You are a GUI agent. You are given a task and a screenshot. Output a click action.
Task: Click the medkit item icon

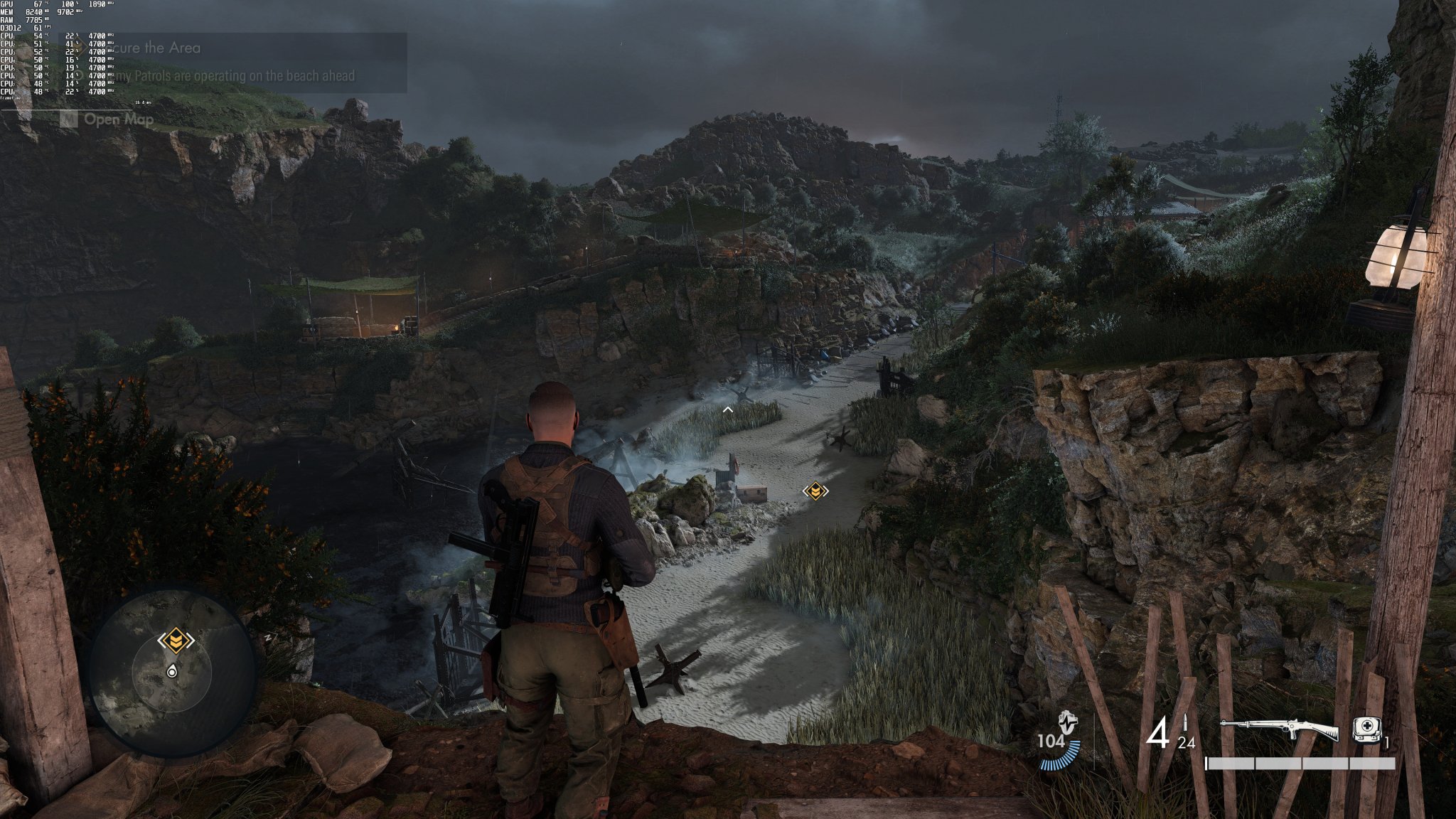(x=1366, y=729)
